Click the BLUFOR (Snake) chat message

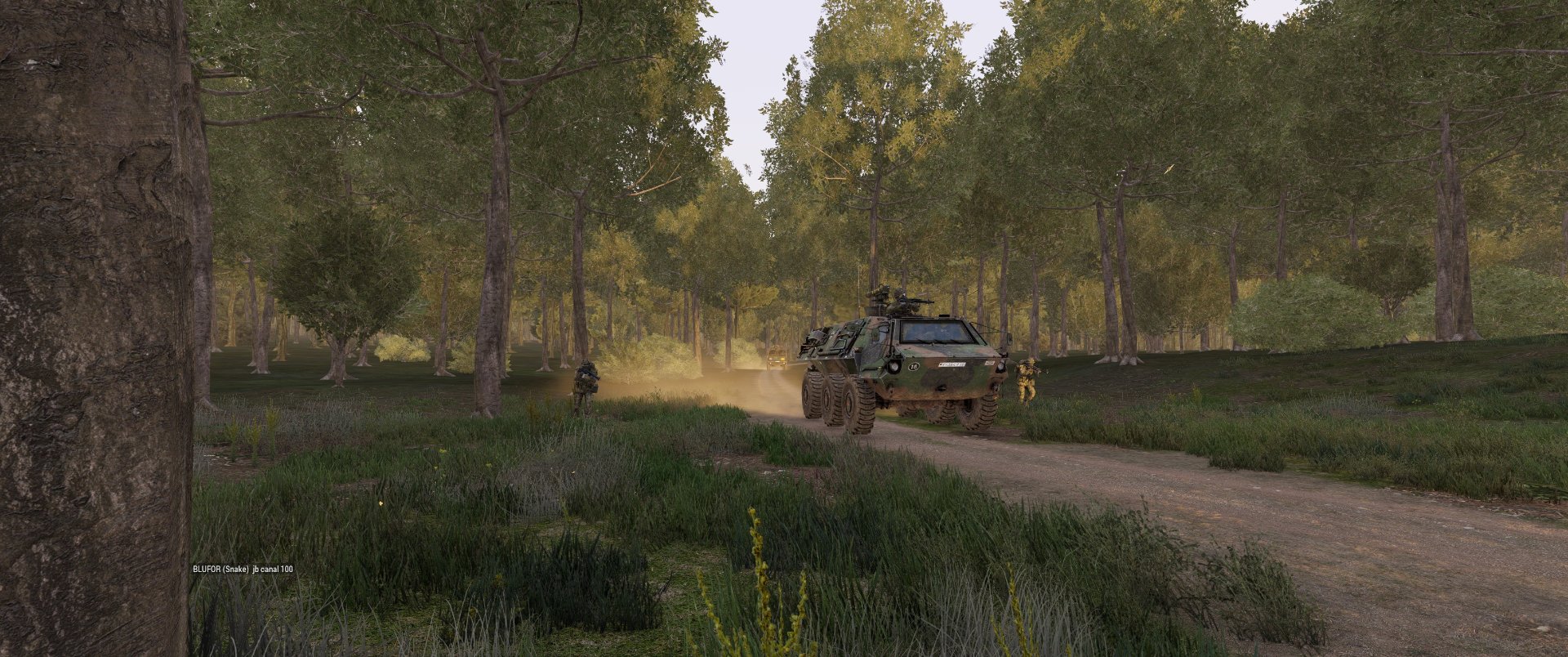pyautogui.click(x=243, y=570)
